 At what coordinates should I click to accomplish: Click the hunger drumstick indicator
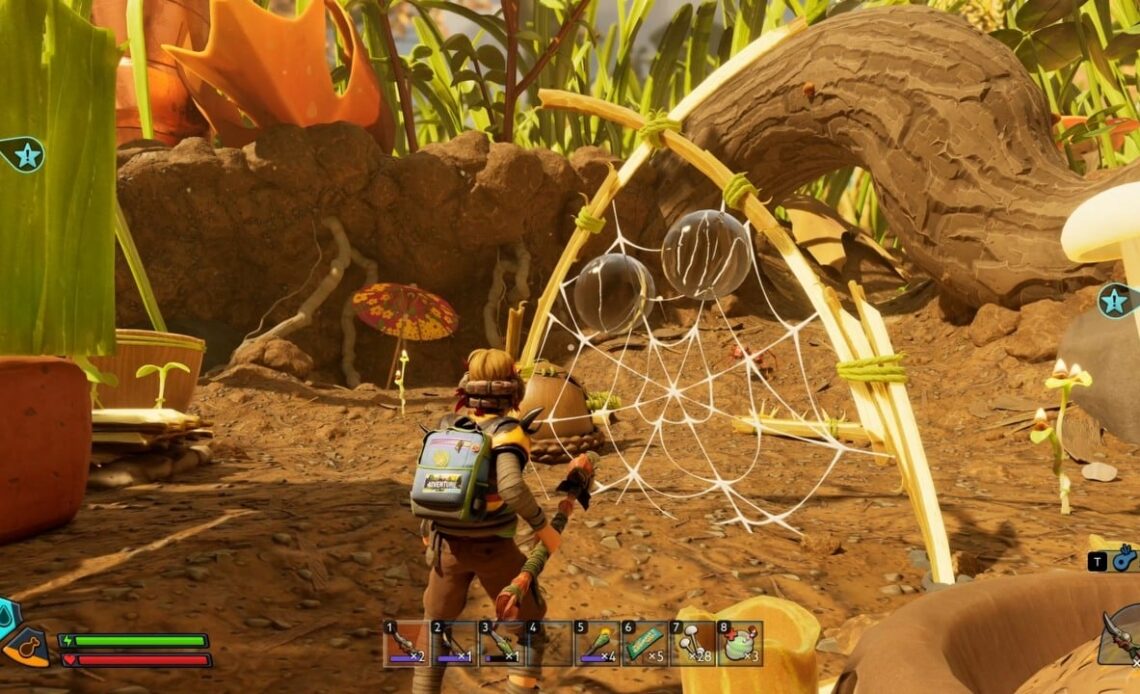28,648
